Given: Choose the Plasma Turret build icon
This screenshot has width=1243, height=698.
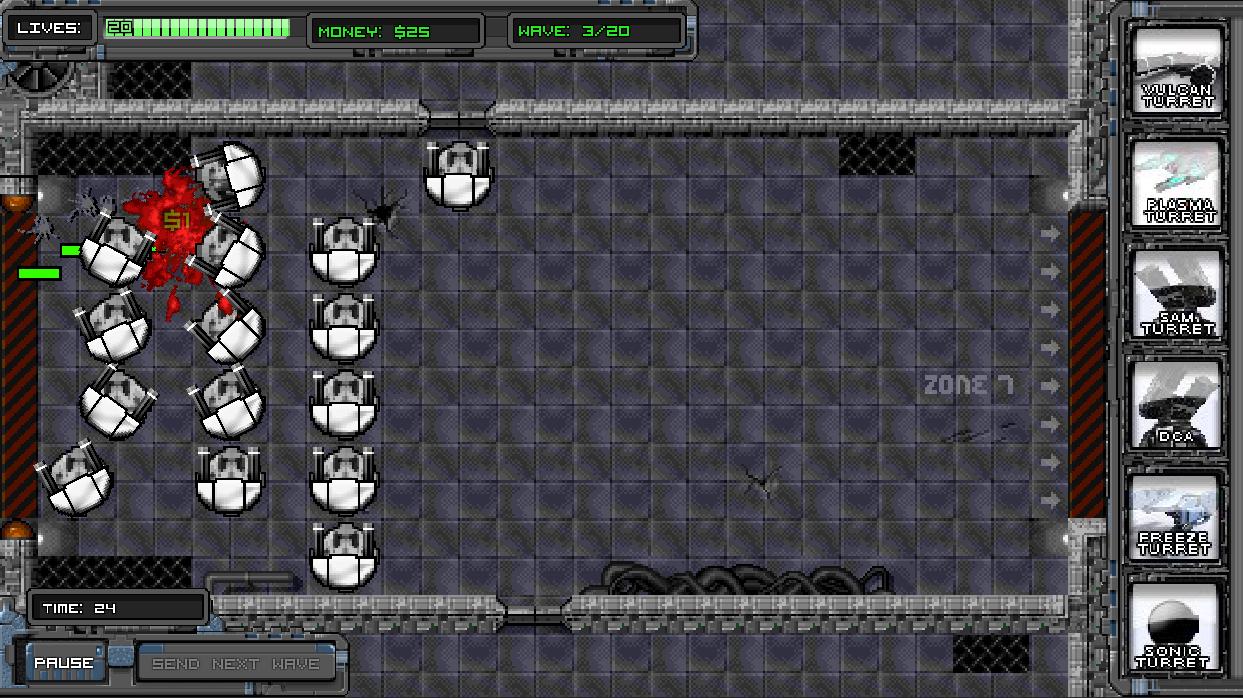Looking at the screenshot, I should [1178, 184].
